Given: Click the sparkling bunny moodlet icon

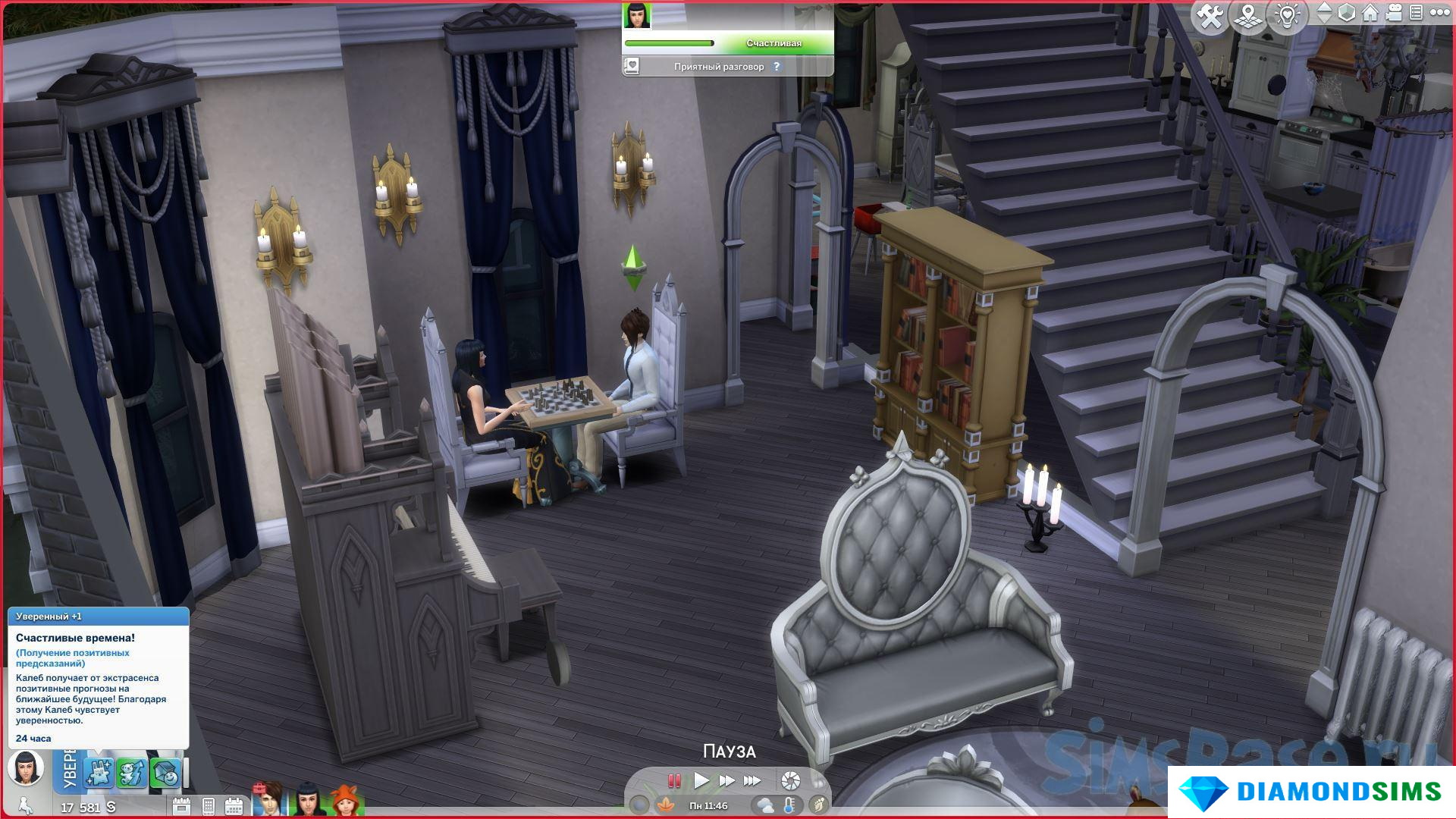Looking at the screenshot, I should 99,773.
